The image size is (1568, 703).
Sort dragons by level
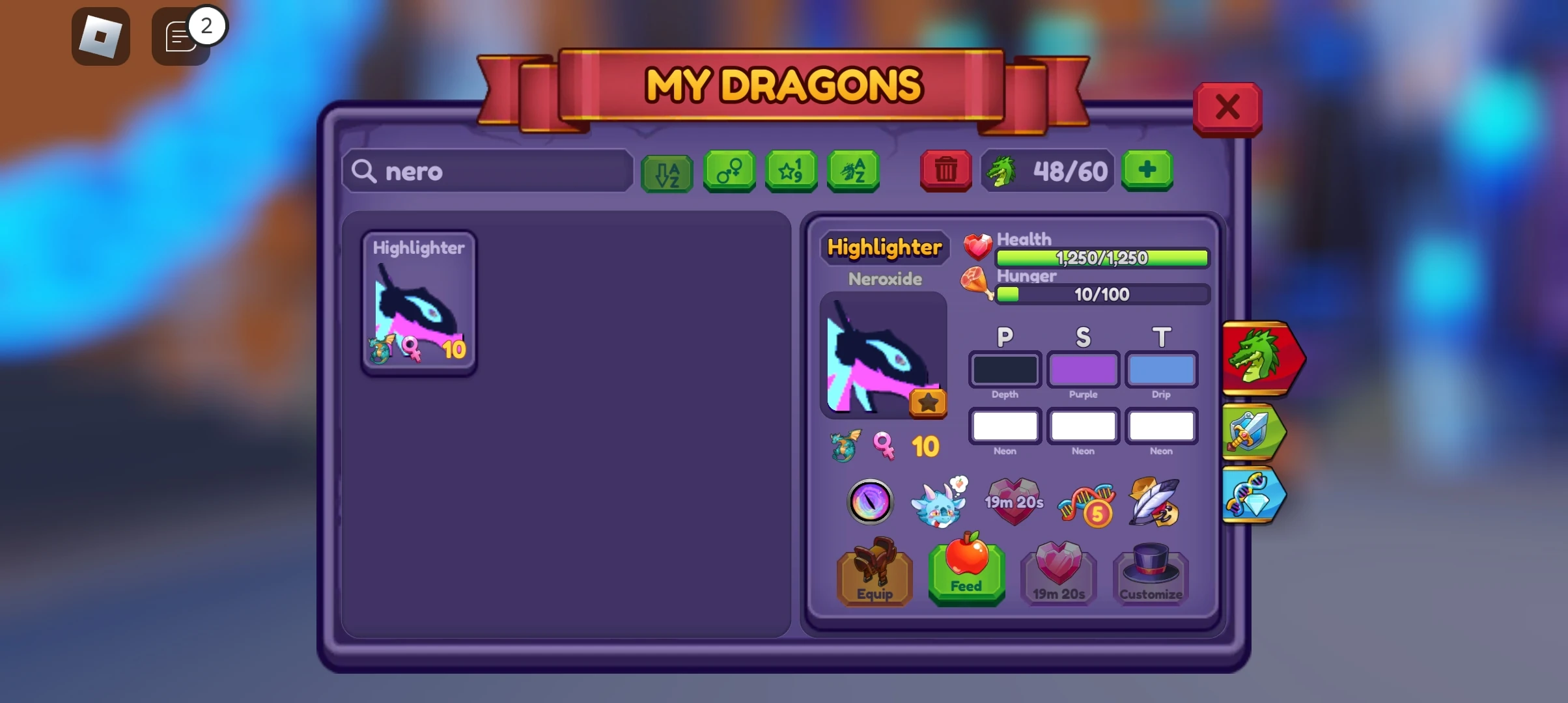(x=791, y=171)
